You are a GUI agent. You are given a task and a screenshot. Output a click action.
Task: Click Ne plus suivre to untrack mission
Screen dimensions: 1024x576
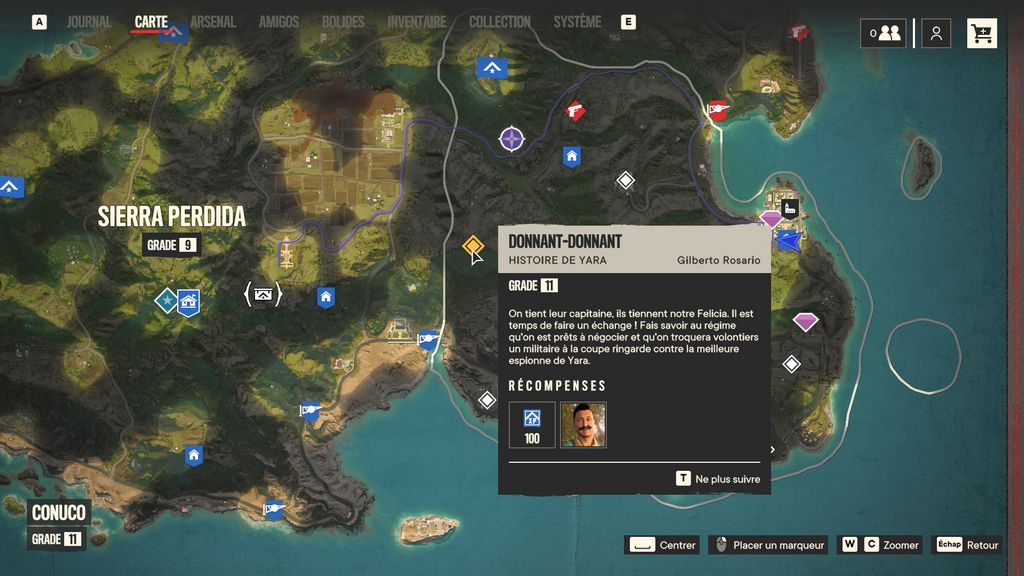point(718,479)
